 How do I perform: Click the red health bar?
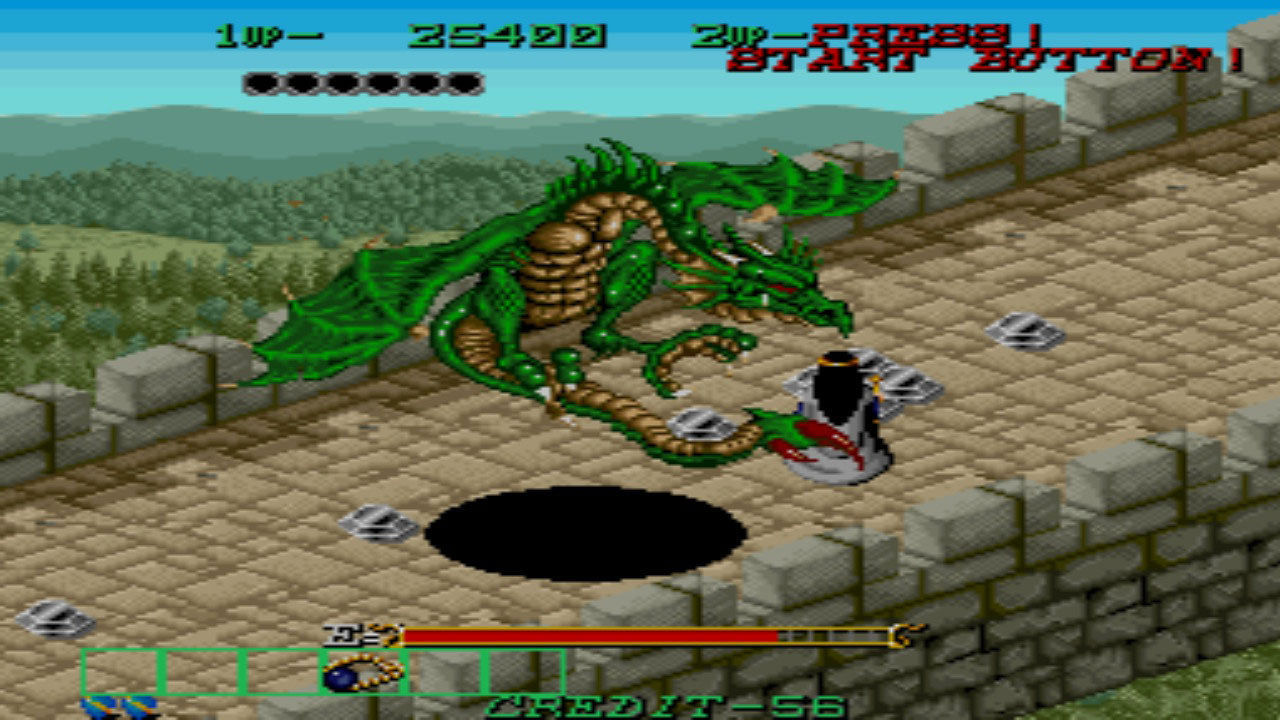click(590, 634)
